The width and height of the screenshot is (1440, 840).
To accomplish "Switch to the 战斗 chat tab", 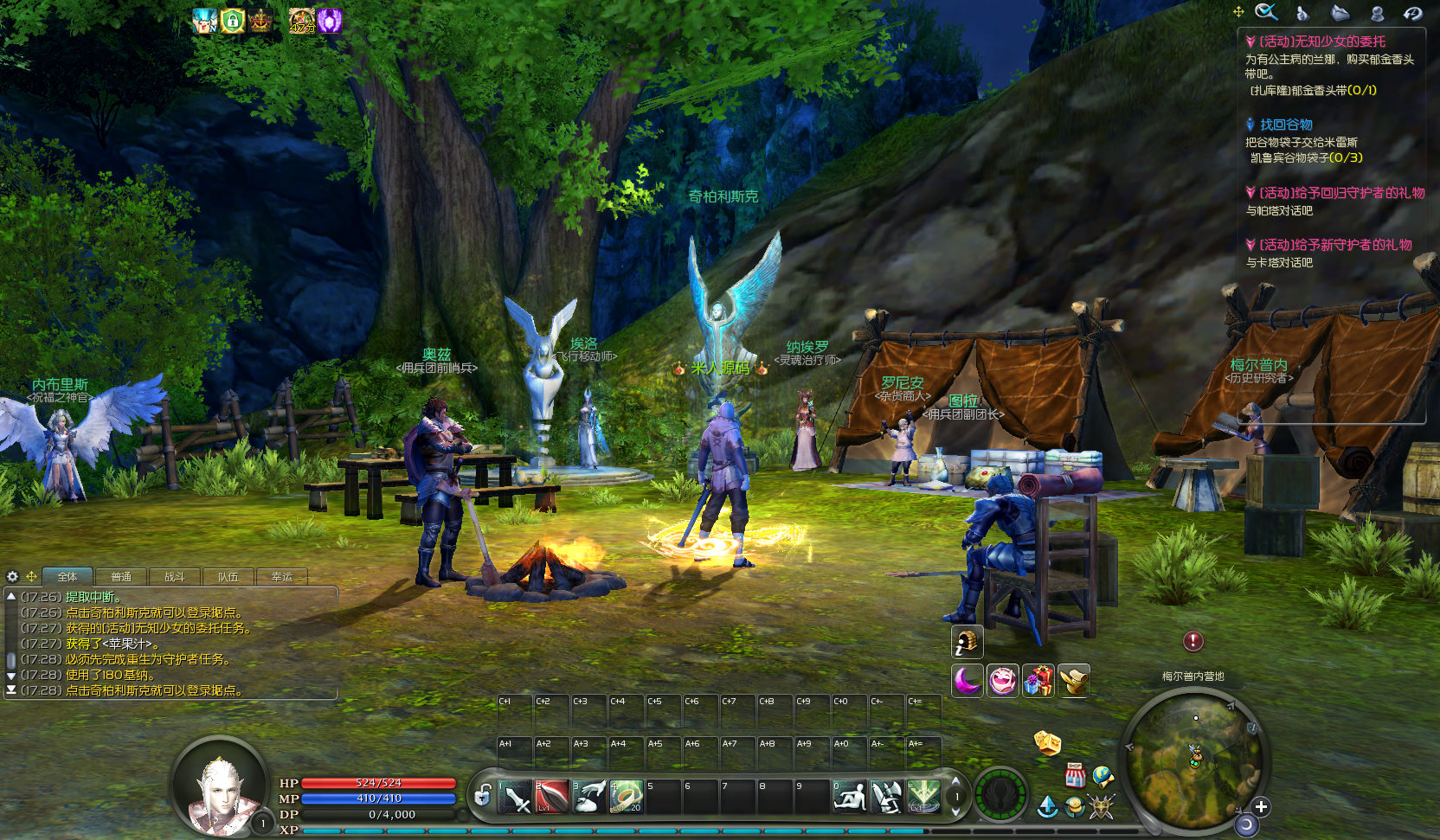I will 174,577.
